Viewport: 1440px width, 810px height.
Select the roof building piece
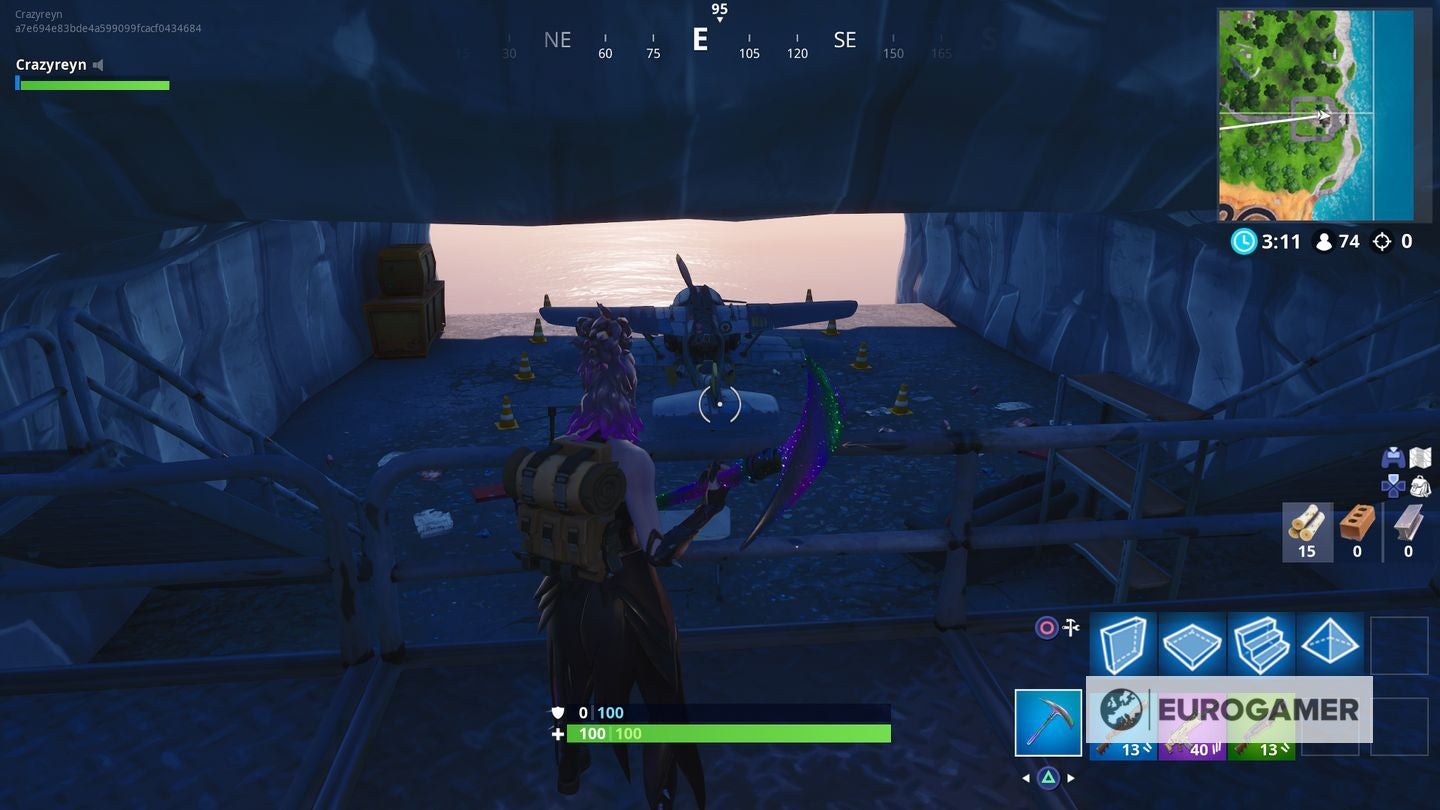1332,644
